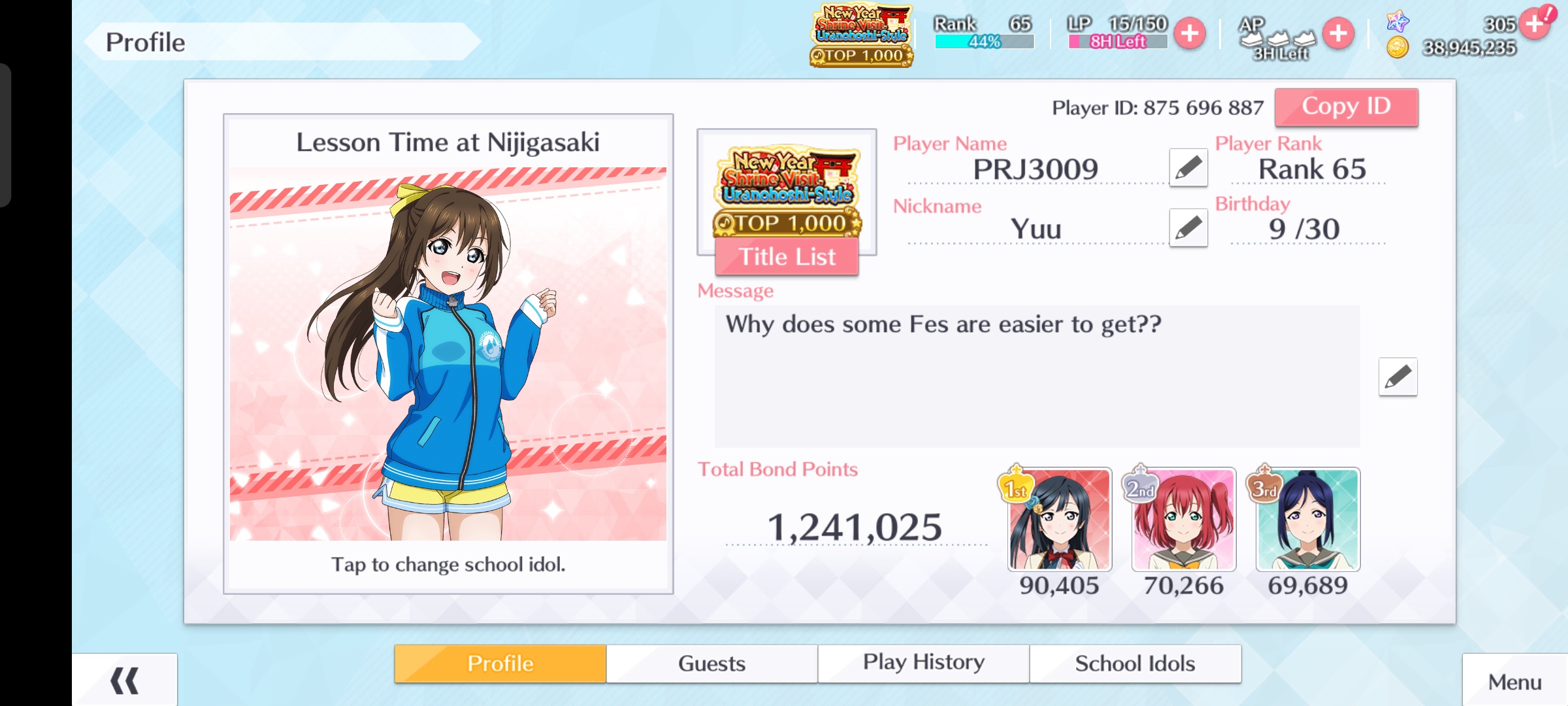Copy the player ID
The width and height of the screenshot is (1568, 706).
tap(1346, 107)
